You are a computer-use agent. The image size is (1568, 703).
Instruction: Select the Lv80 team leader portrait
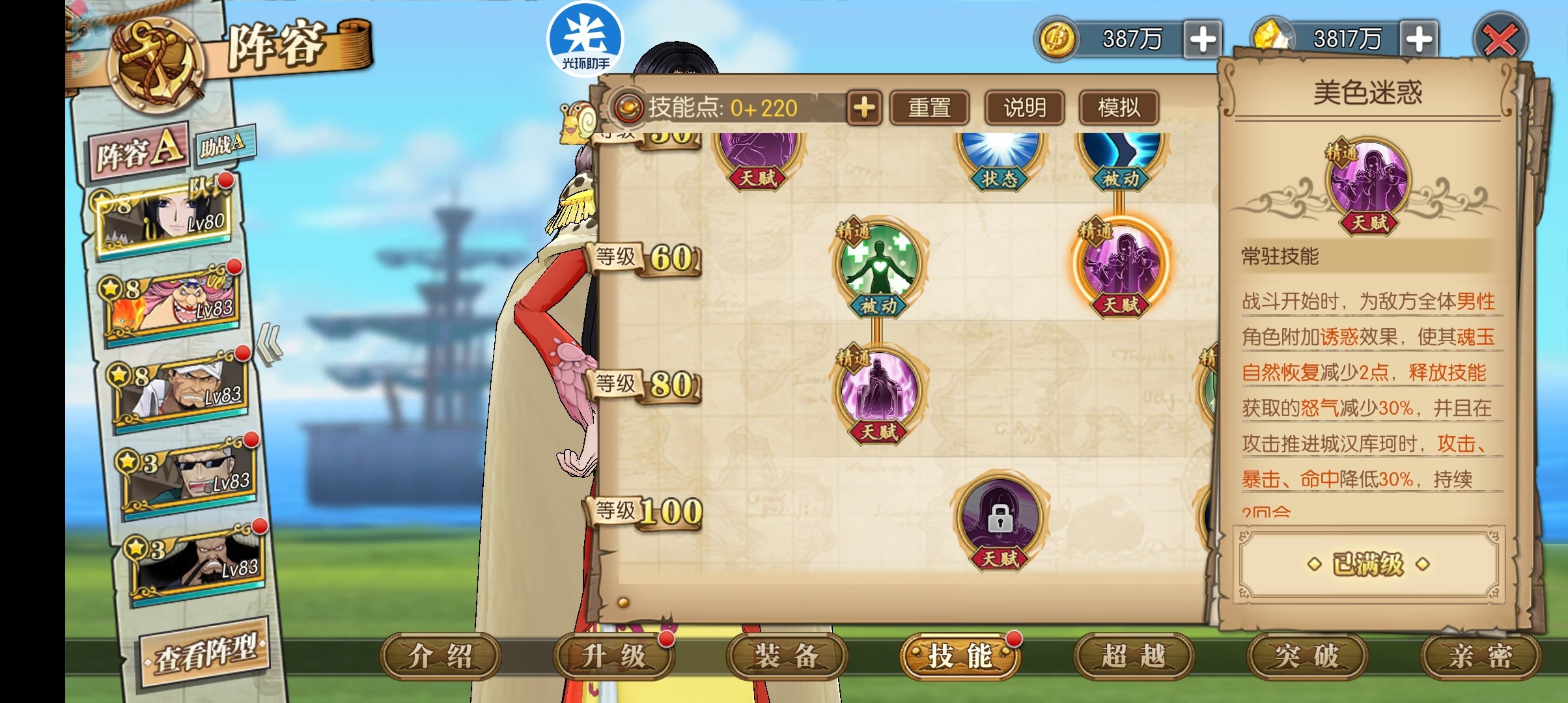click(167, 217)
